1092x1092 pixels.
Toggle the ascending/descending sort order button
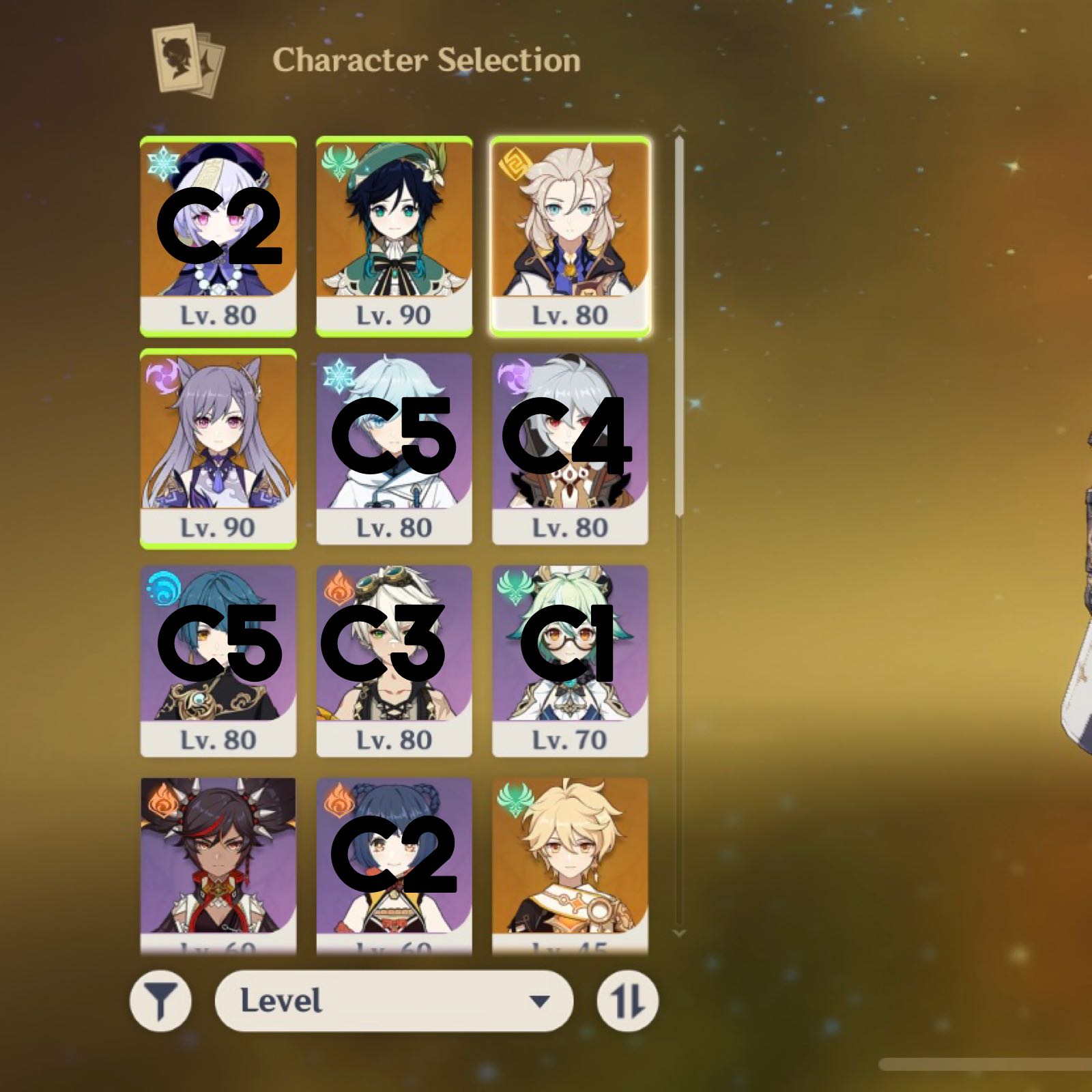point(627,1001)
